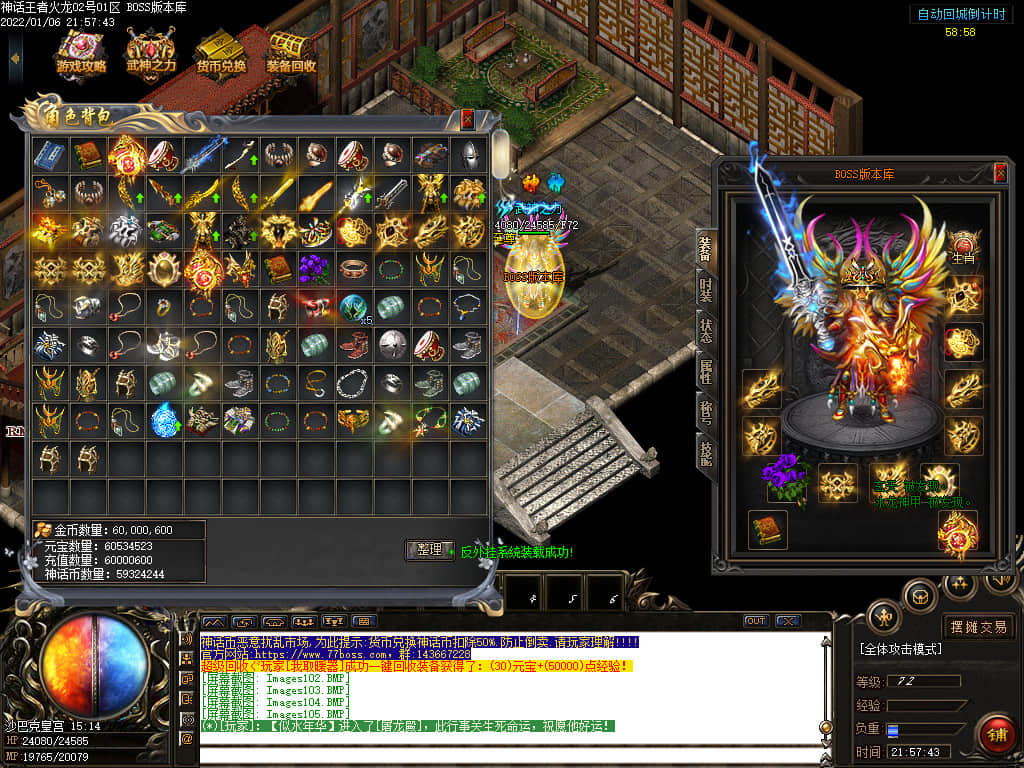Click the 整理 sort button in the bag
This screenshot has width=1024, height=768.
tap(430, 549)
